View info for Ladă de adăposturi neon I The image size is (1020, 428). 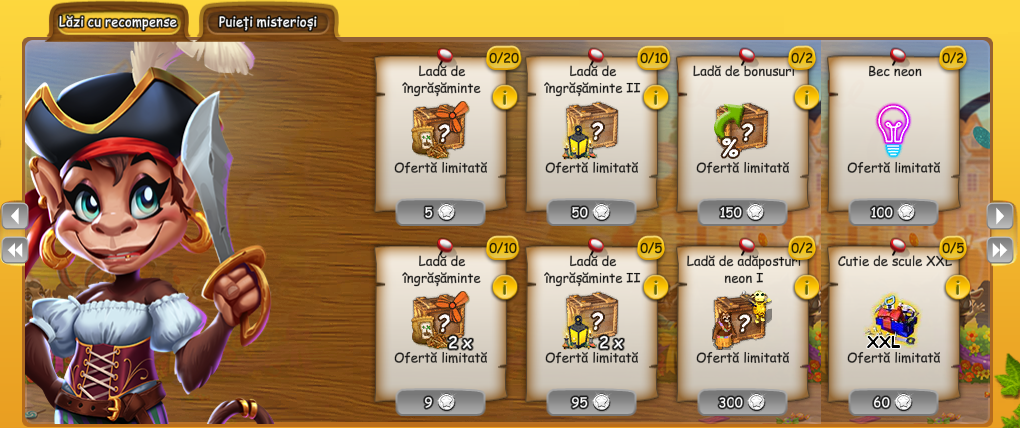coord(806,287)
